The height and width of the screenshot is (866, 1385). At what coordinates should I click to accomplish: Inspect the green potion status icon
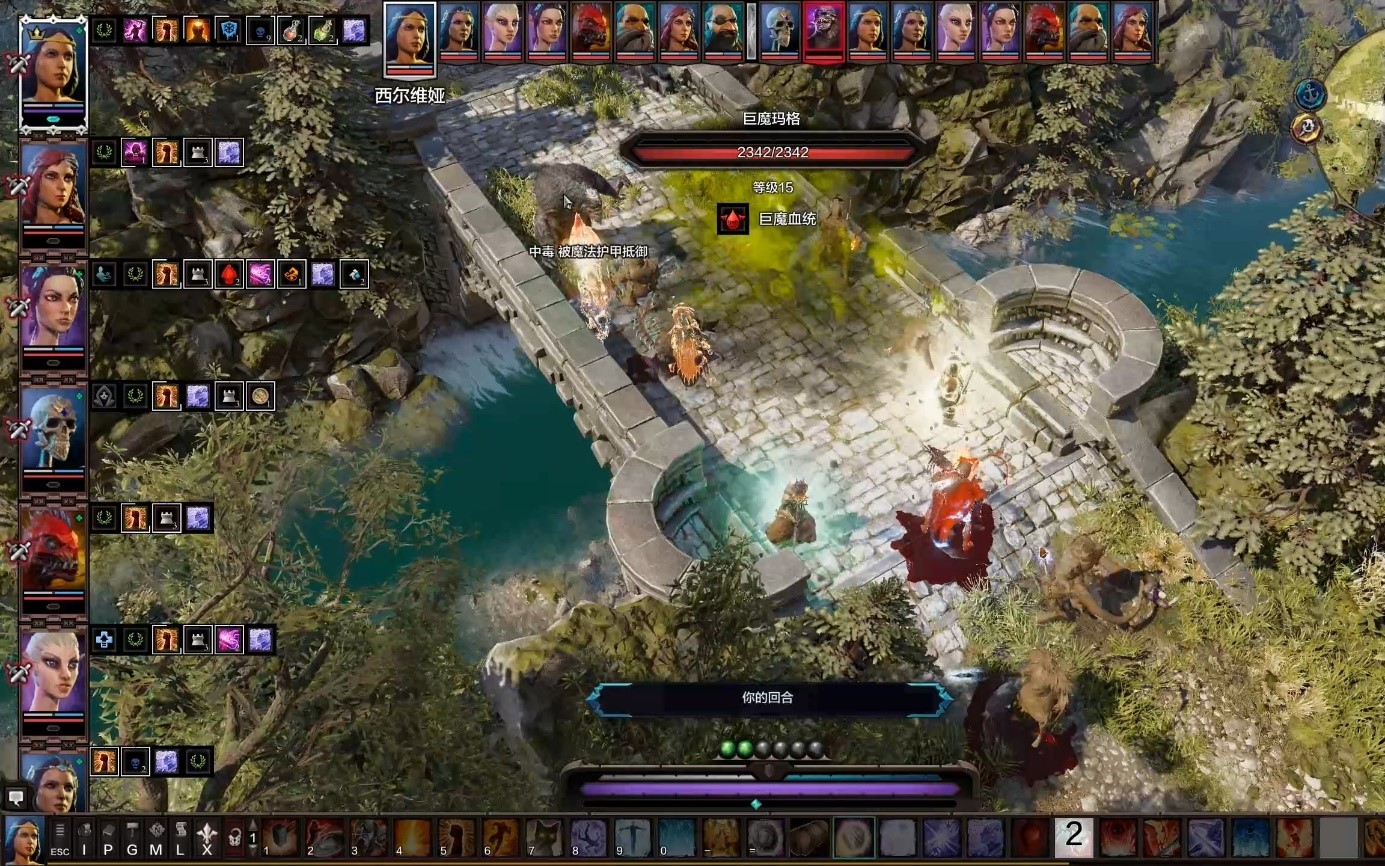(x=322, y=30)
